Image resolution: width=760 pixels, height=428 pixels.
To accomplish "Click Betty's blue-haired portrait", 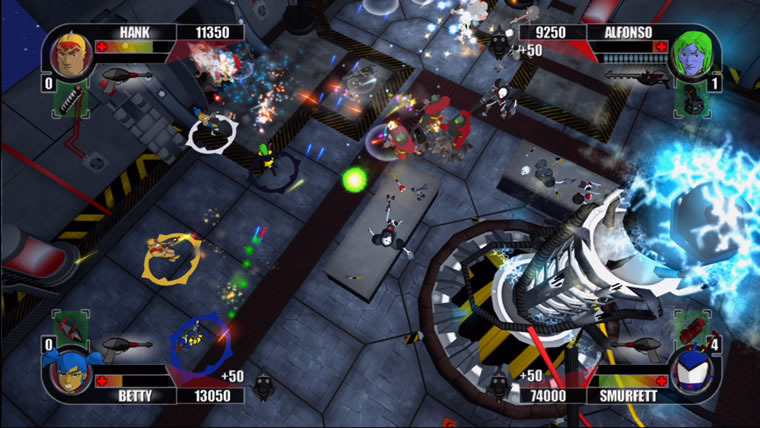I will coord(66,372).
